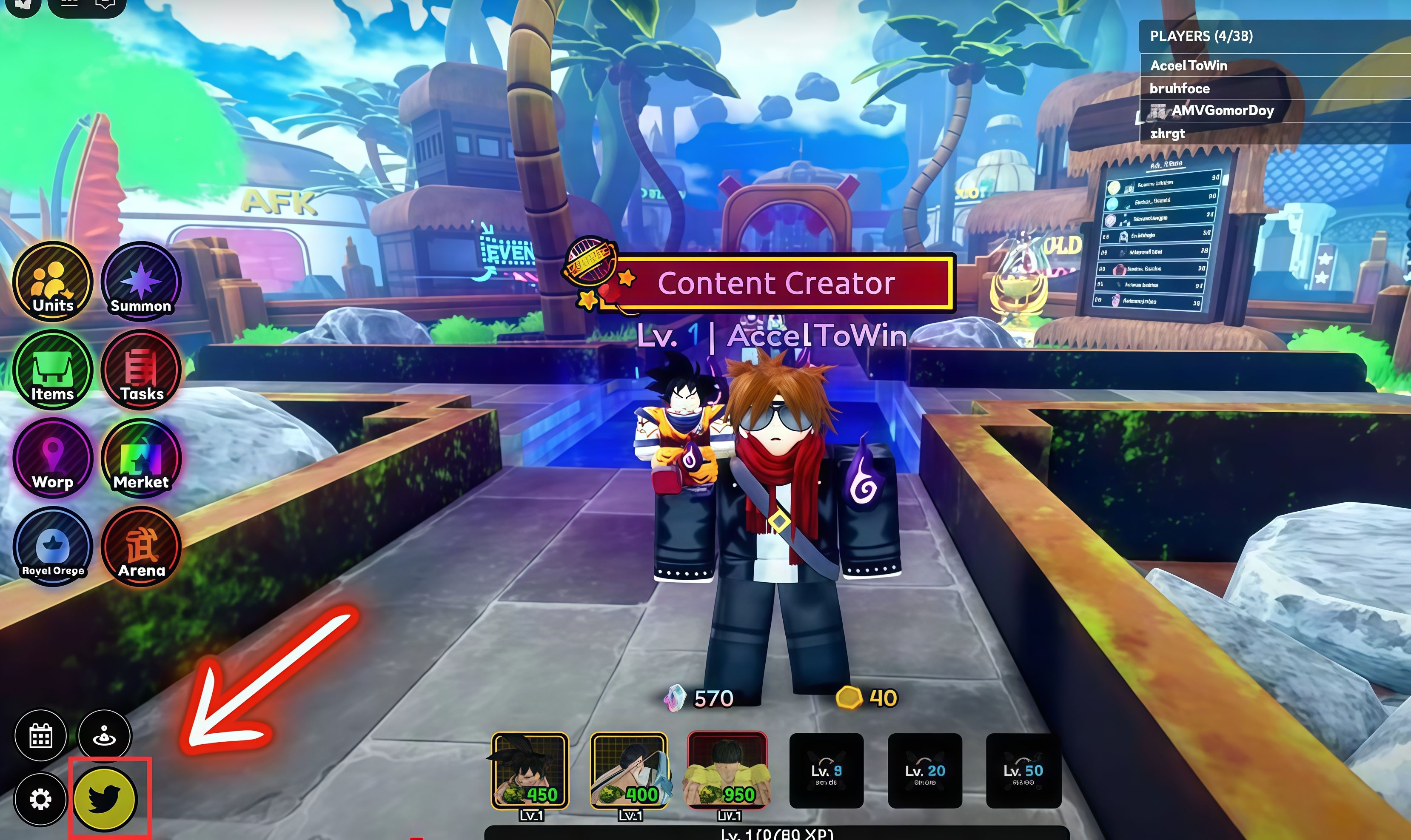Show the Tasks list
1411x840 pixels.
coord(141,370)
